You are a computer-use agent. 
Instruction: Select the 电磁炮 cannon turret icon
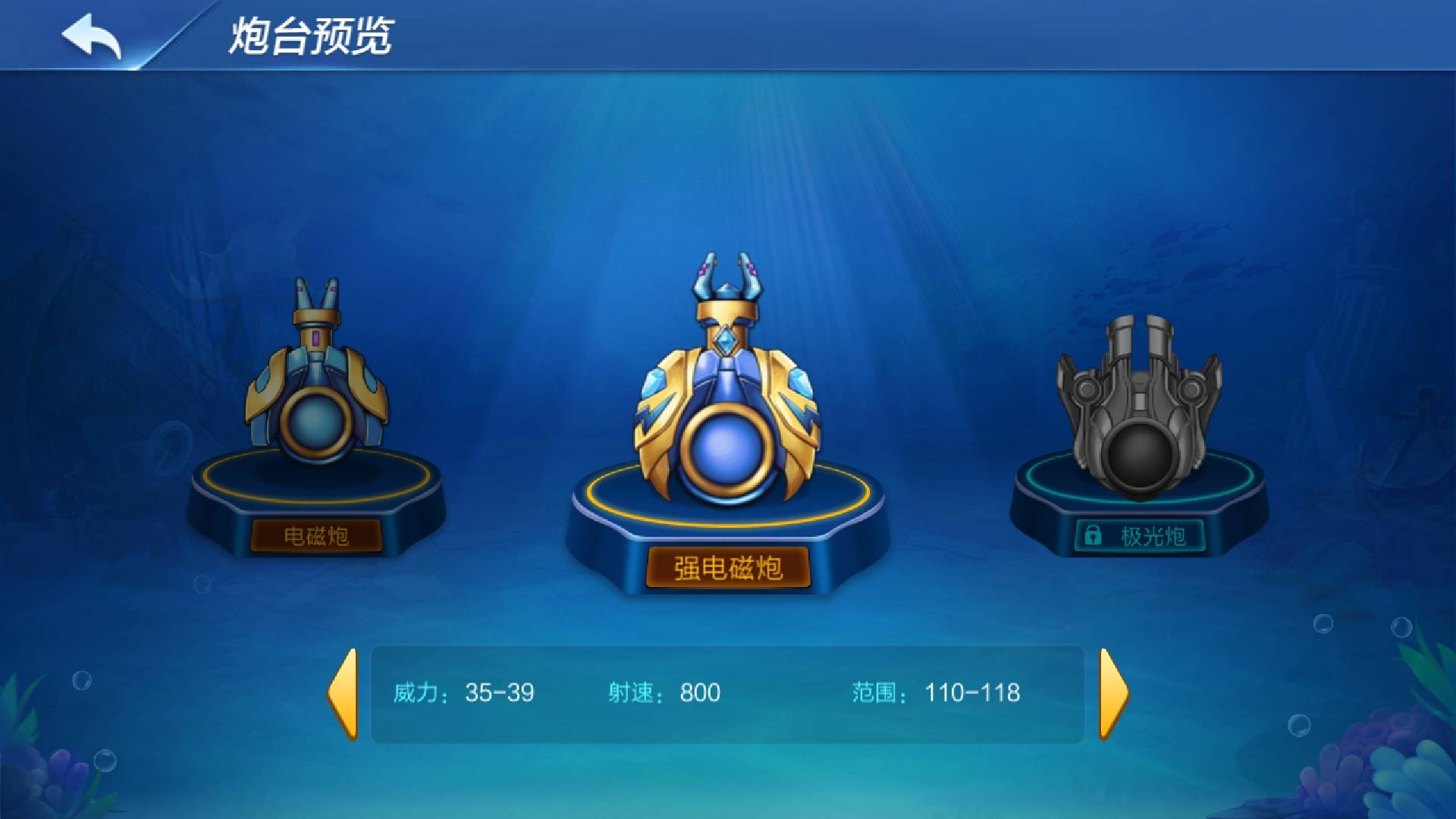pos(318,387)
